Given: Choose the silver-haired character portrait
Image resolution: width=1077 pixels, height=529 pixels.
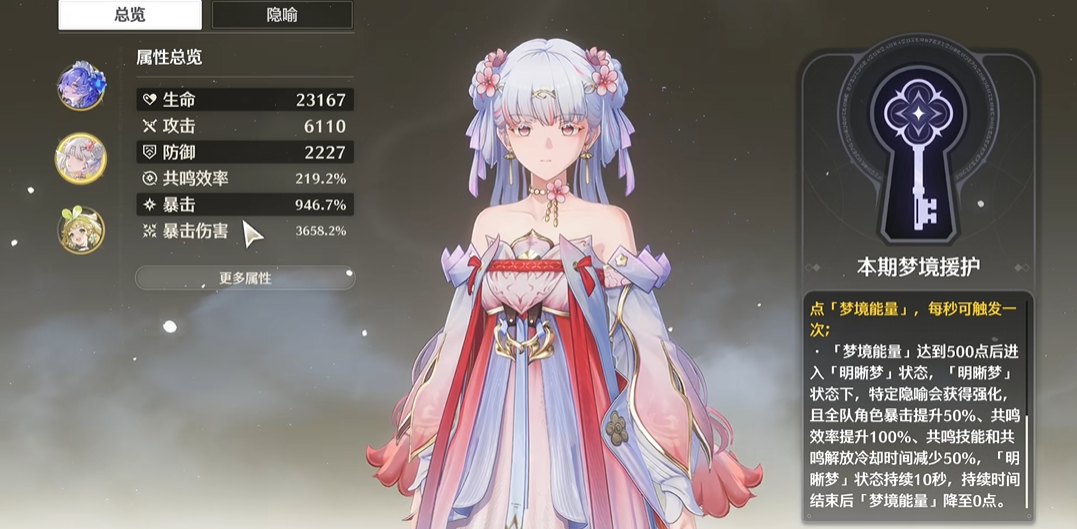Looking at the screenshot, I should 80,158.
